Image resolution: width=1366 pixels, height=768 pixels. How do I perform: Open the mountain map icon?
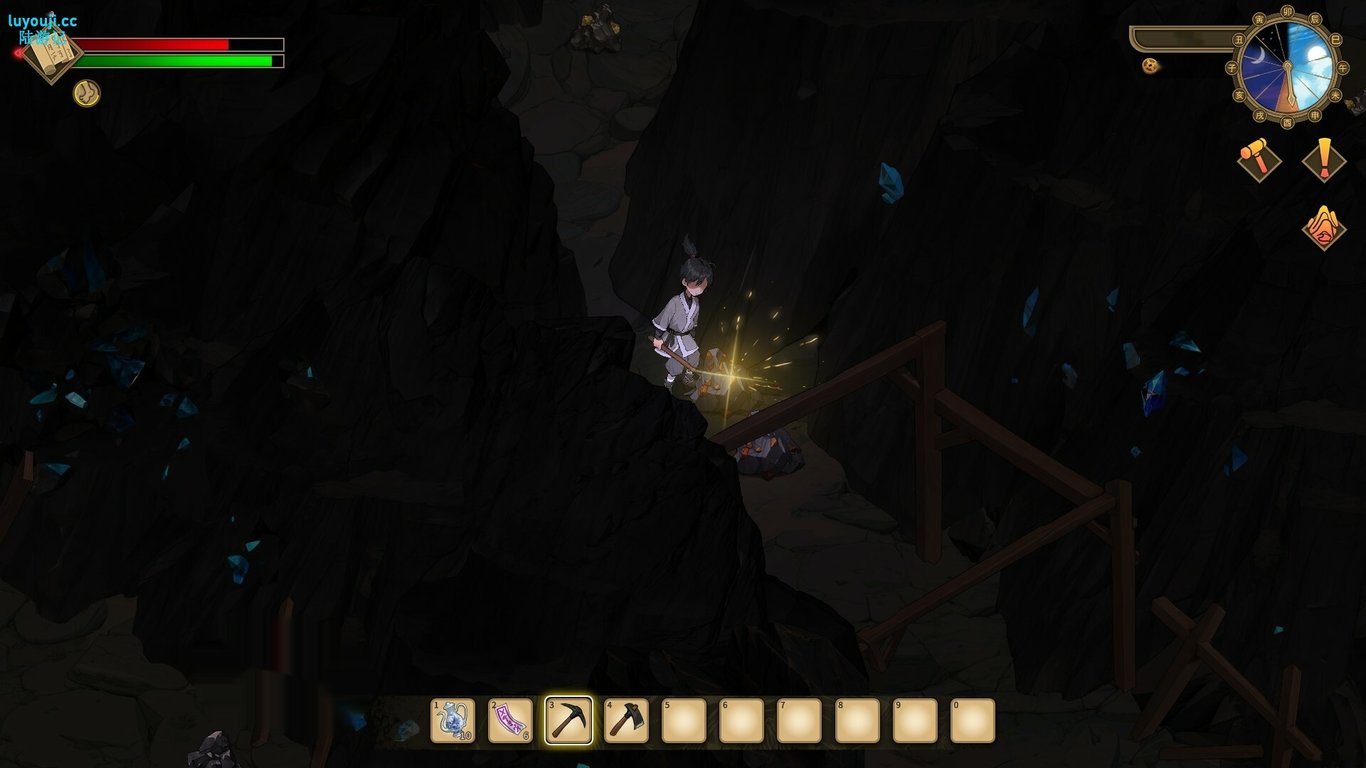click(1324, 227)
